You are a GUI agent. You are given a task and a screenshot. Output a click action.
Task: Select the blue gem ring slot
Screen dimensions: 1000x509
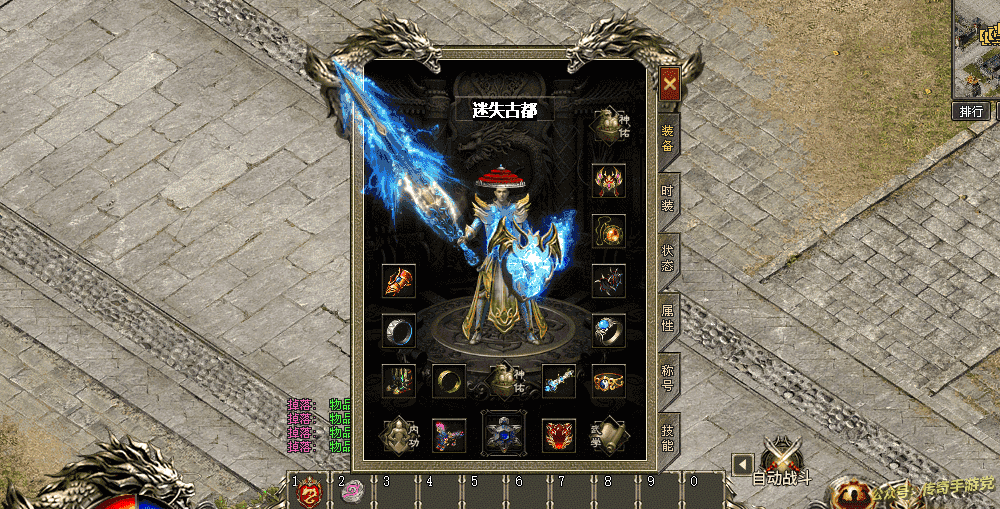coord(608,330)
